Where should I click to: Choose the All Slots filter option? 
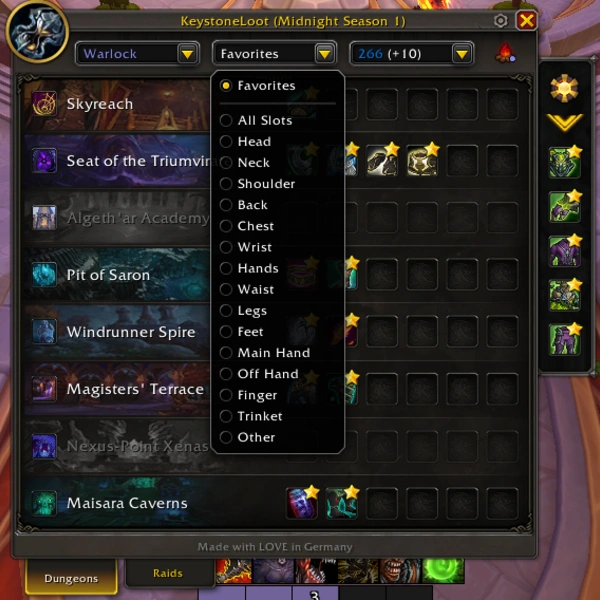[x=264, y=120]
